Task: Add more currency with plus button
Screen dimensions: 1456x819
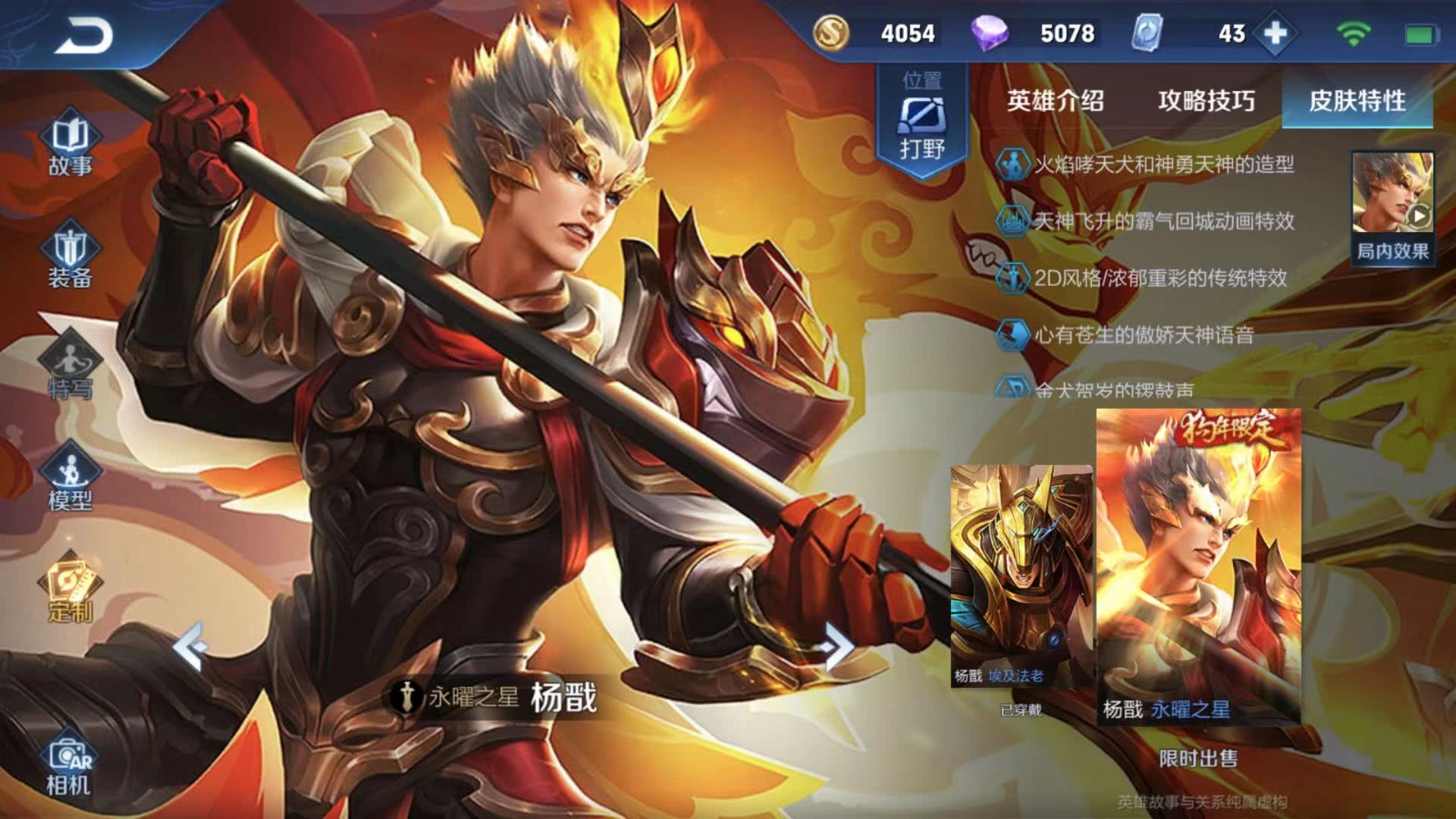Action: click(x=1276, y=33)
